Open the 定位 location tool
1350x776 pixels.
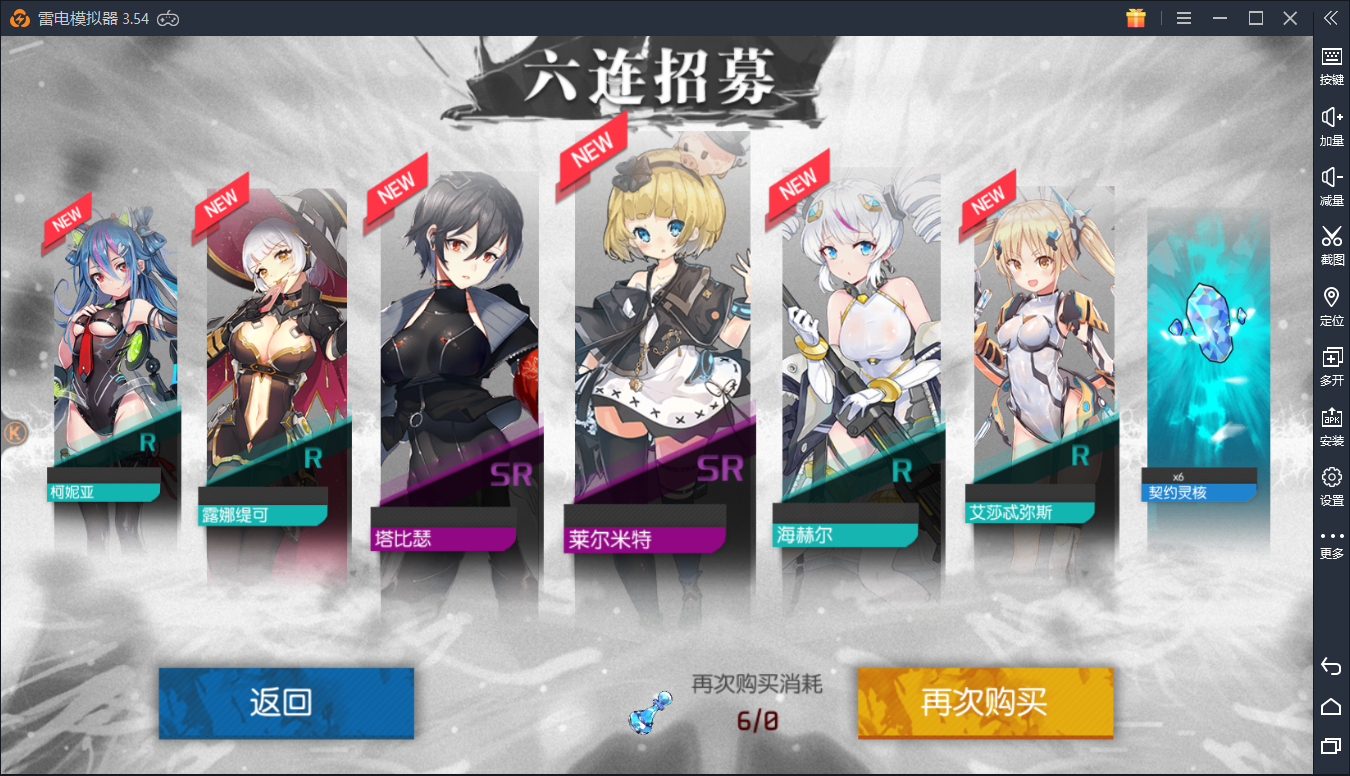click(1331, 304)
